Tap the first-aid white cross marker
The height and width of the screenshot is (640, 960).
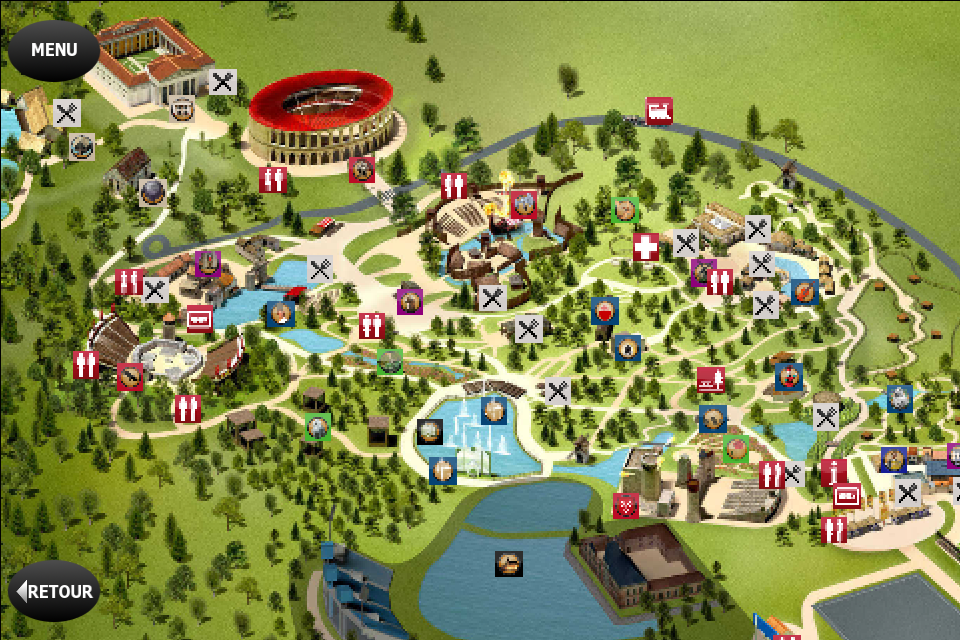[646, 247]
